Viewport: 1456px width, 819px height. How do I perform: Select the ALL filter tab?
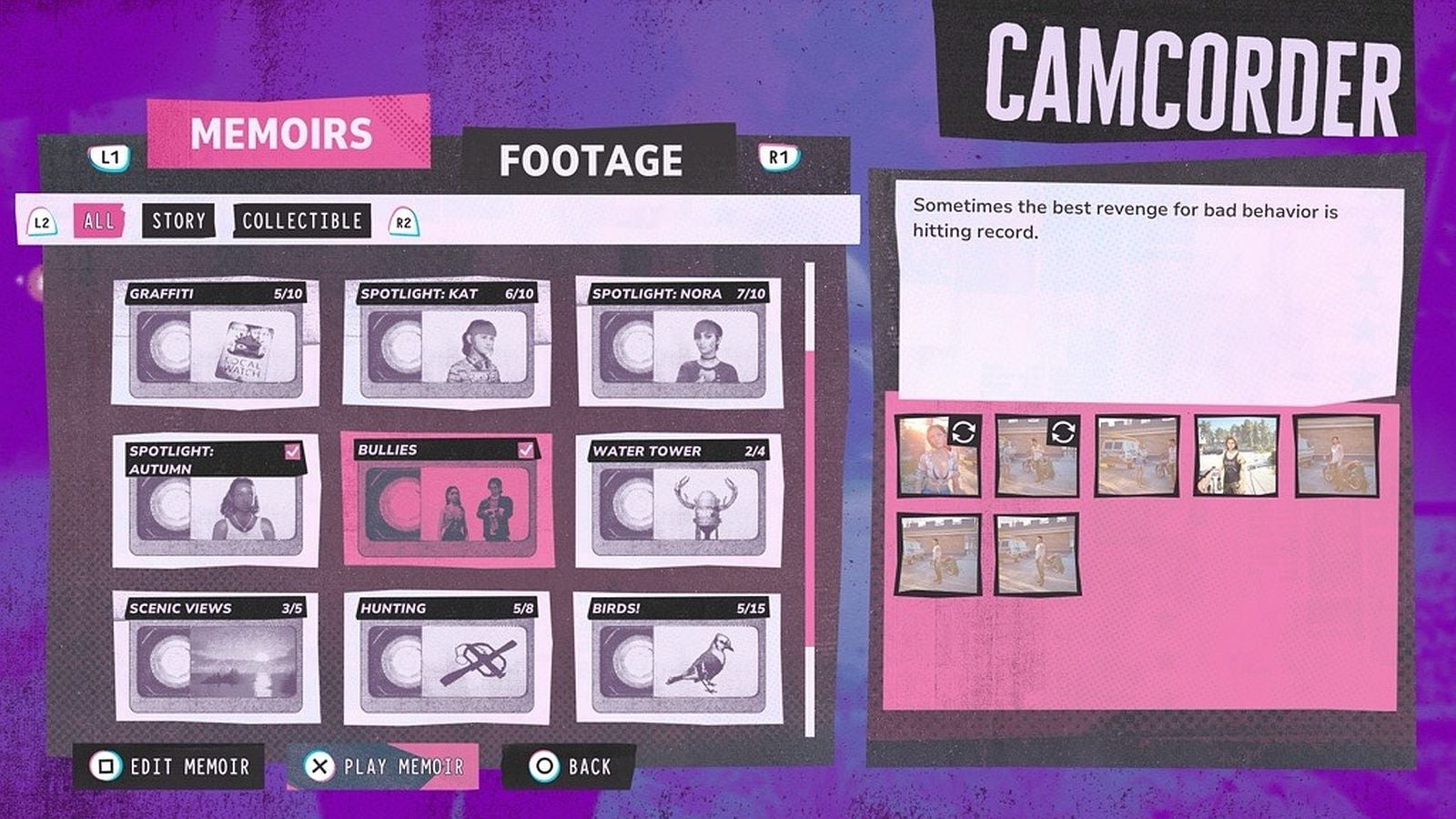[x=97, y=221]
